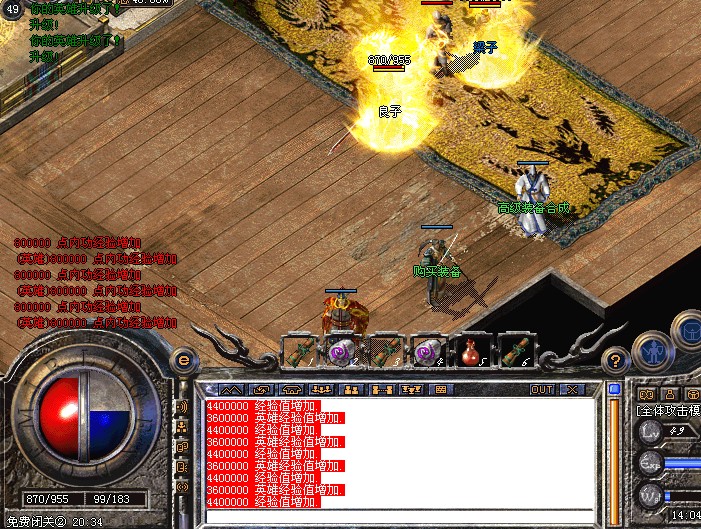Viewport: 701px width, 529px height.
Task: Select the green scroll in belt slot 1
Action: tap(301, 352)
